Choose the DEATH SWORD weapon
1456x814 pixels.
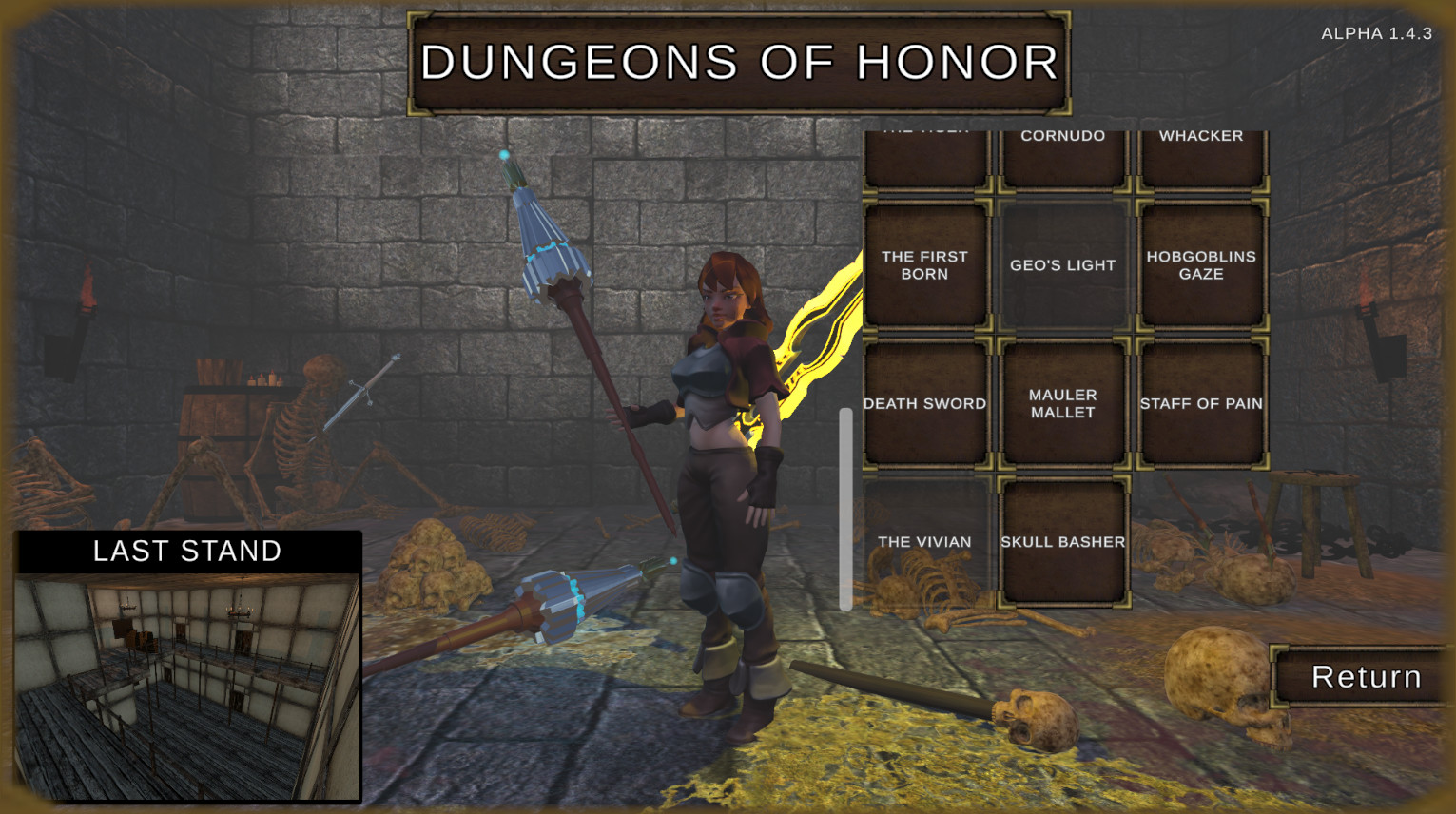coord(925,403)
